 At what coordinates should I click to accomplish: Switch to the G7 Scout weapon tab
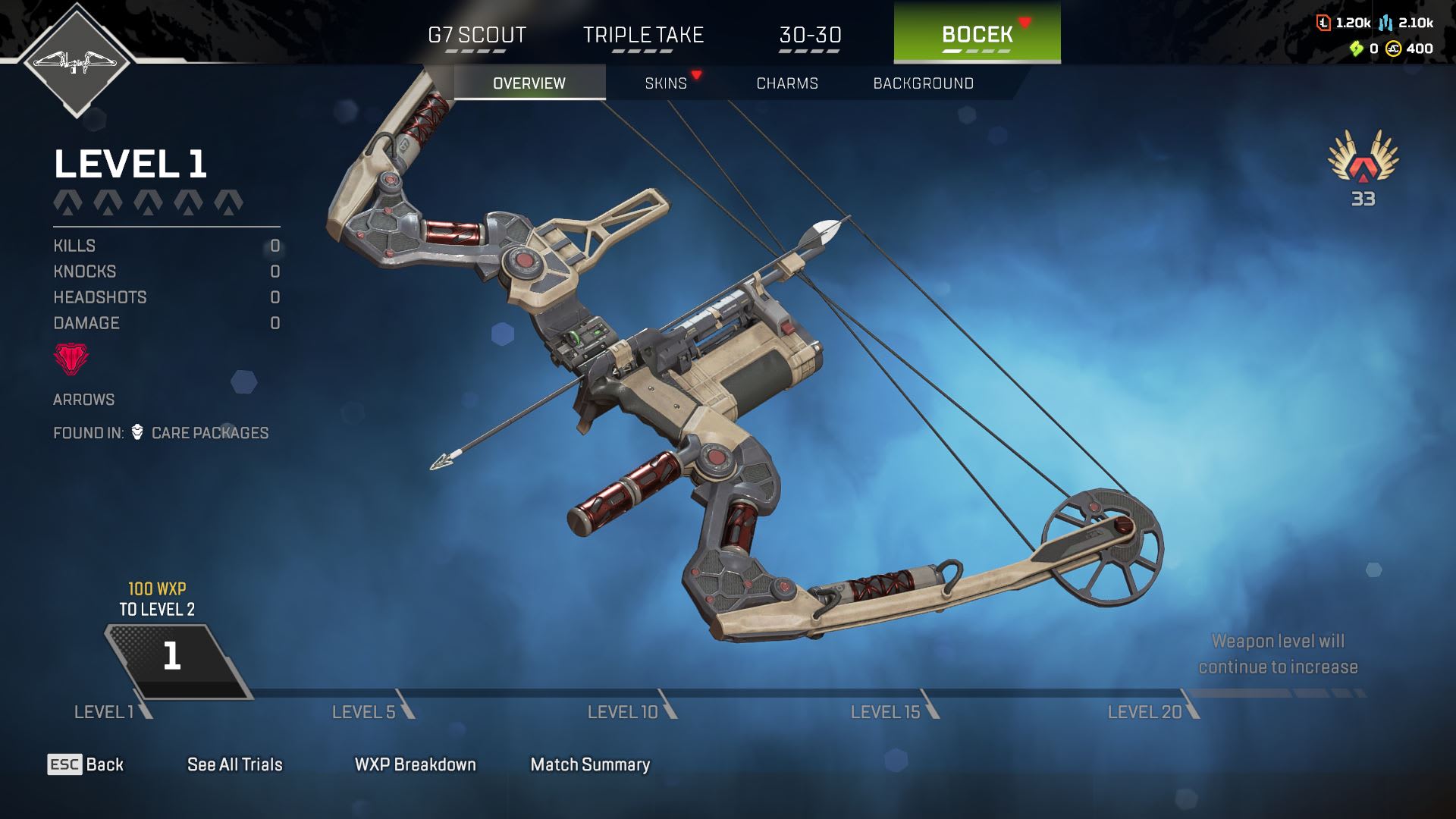[476, 35]
